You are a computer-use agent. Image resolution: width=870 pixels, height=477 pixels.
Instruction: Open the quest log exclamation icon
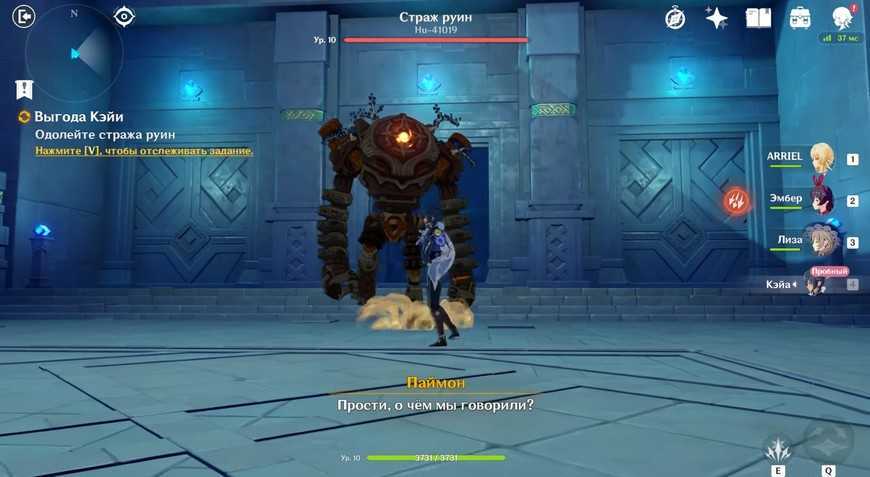pos(24,89)
